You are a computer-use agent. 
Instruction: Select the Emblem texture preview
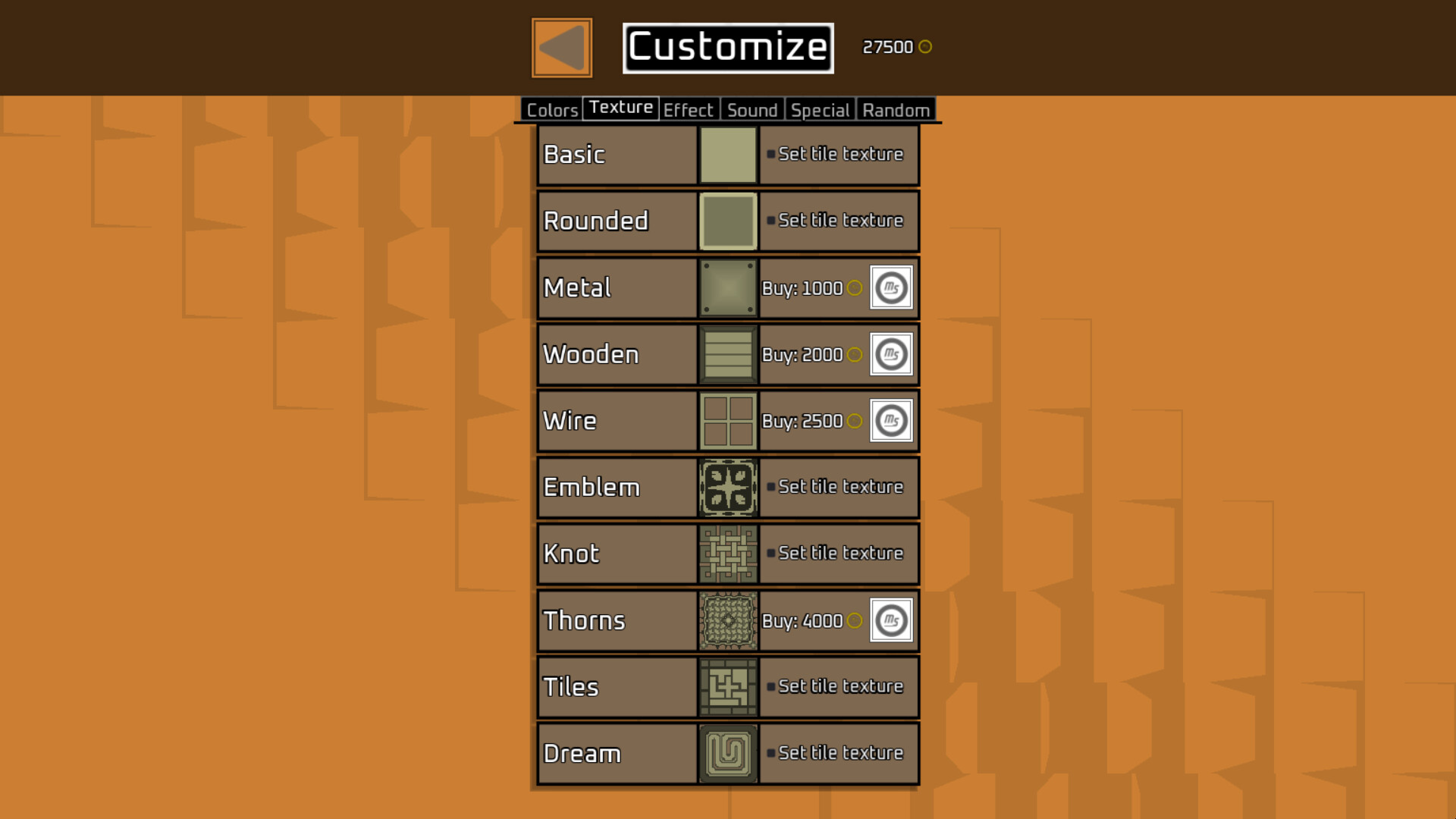coord(727,488)
